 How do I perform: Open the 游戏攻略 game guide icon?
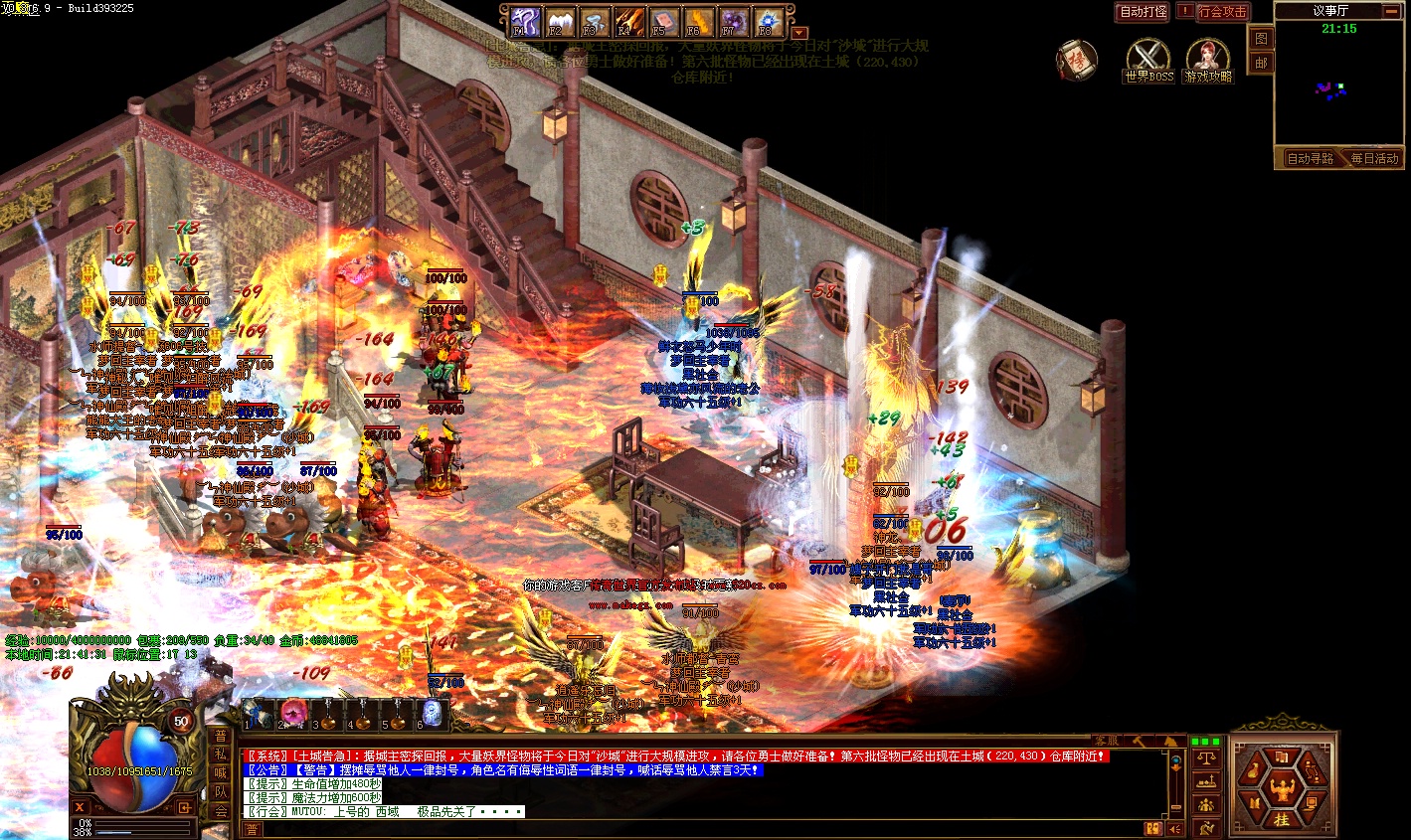pos(1207,58)
